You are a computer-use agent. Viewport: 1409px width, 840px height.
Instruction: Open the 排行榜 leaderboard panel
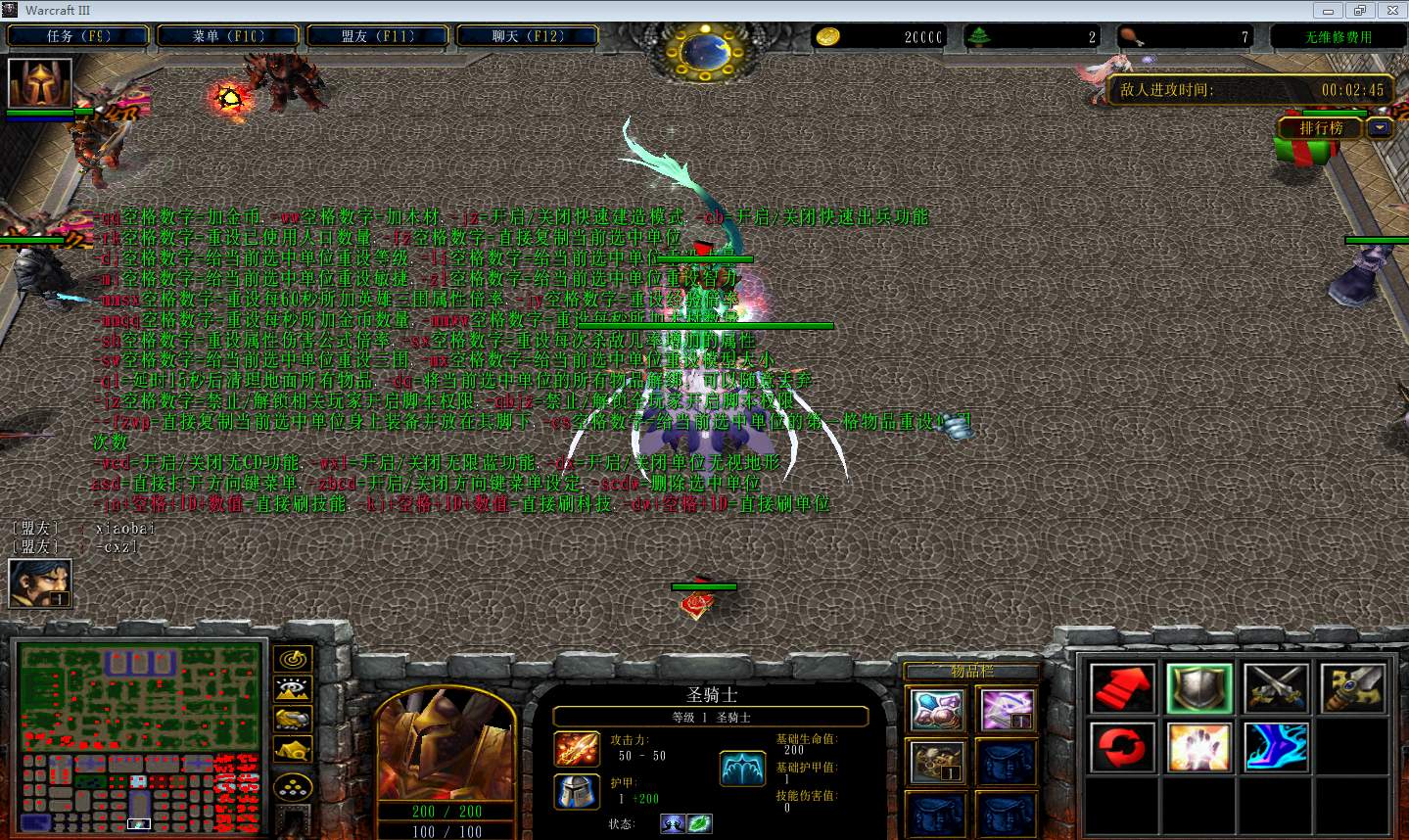1321,128
